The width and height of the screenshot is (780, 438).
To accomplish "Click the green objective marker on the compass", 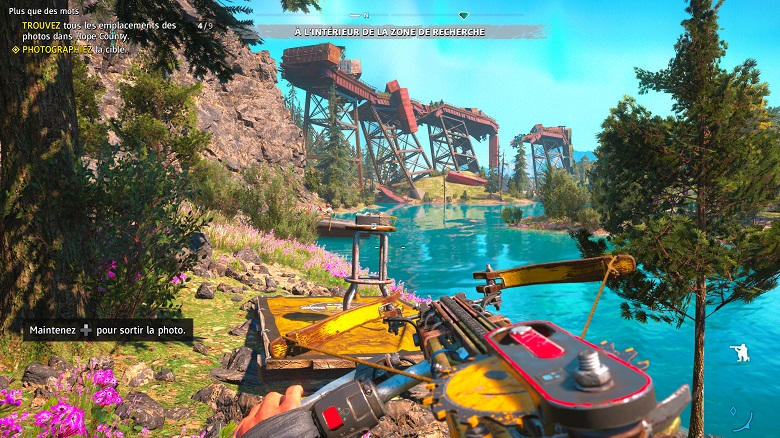I will (463, 16).
